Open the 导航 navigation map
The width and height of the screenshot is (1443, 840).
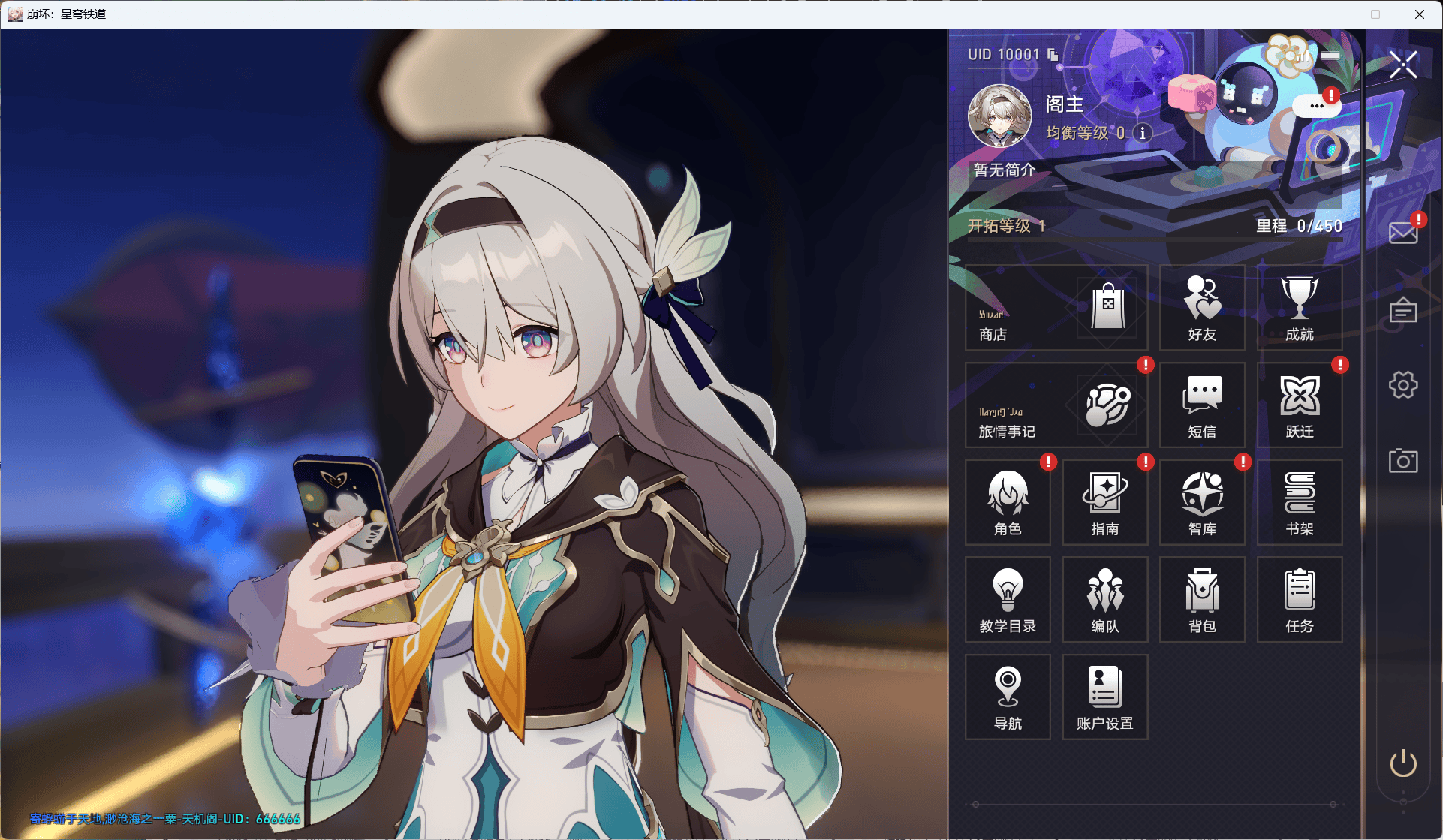point(1008,697)
